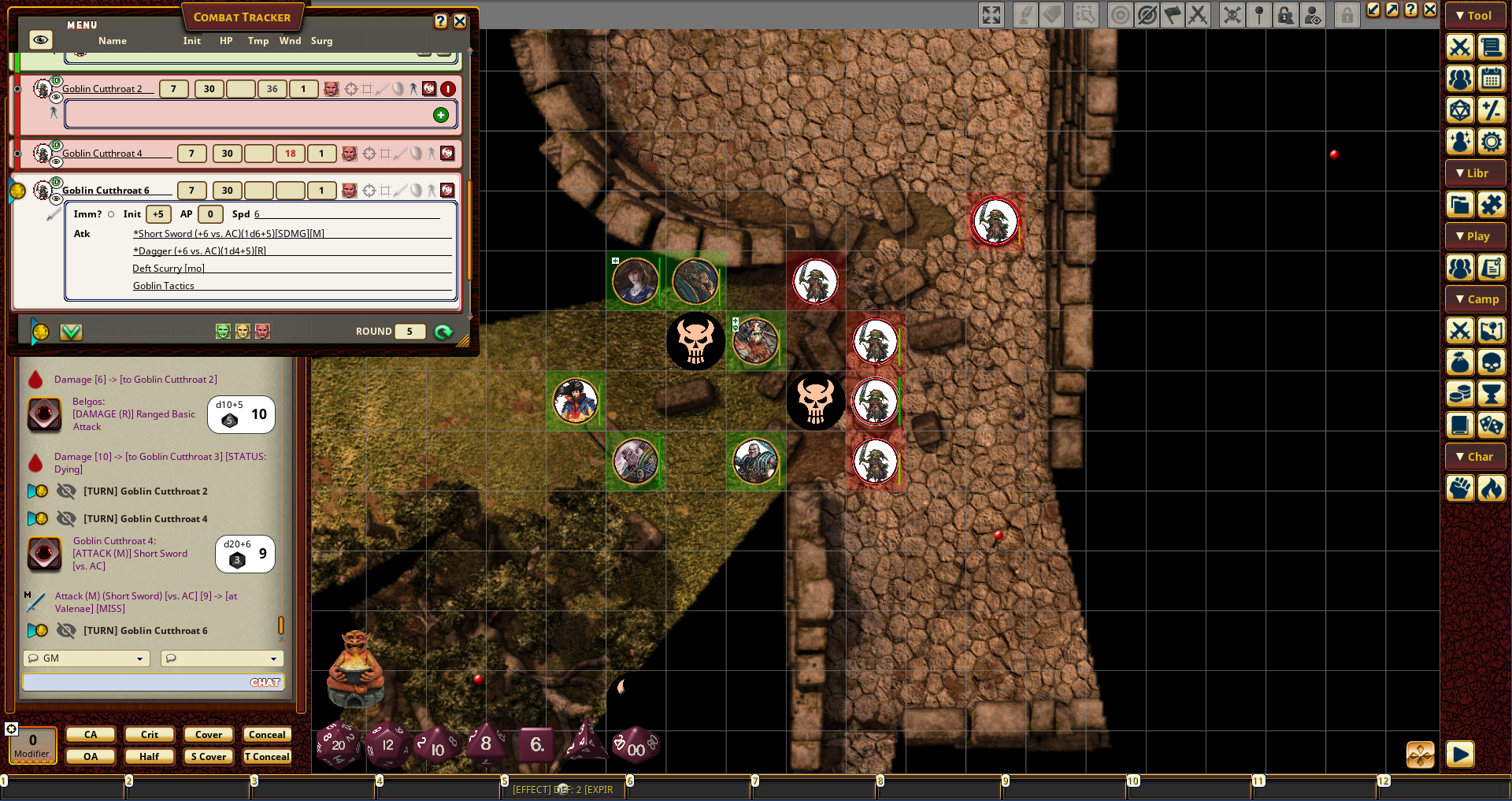Image resolution: width=1512 pixels, height=801 pixels.
Task: Roll Goblin Cutthroat 6's Short Sword attack
Action: (x=228, y=234)
